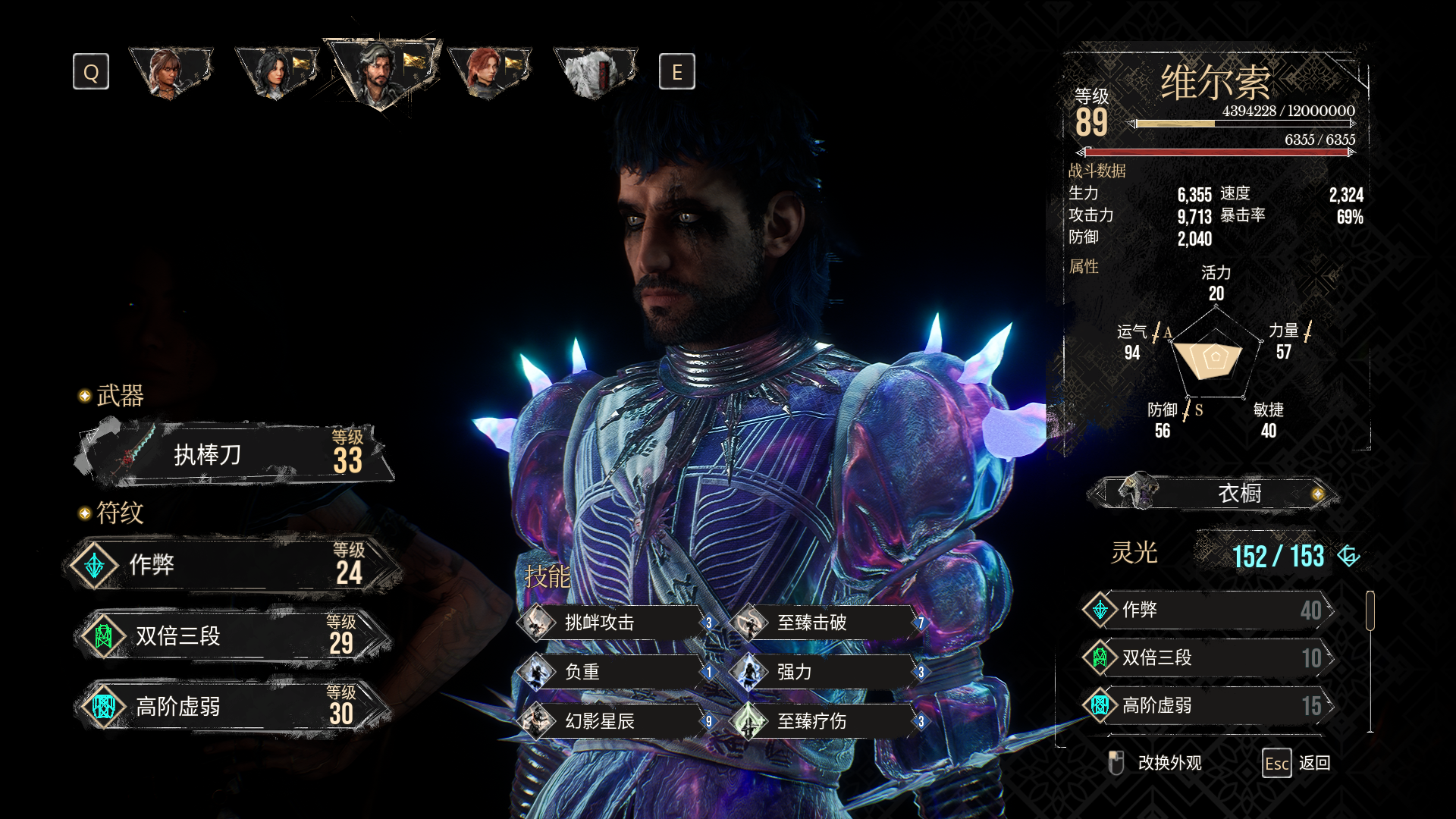Screen dimensions: 1456x819
Task: Select 高阶虚弱 costing 15 灵光
Action: [x=1208, y=705]
